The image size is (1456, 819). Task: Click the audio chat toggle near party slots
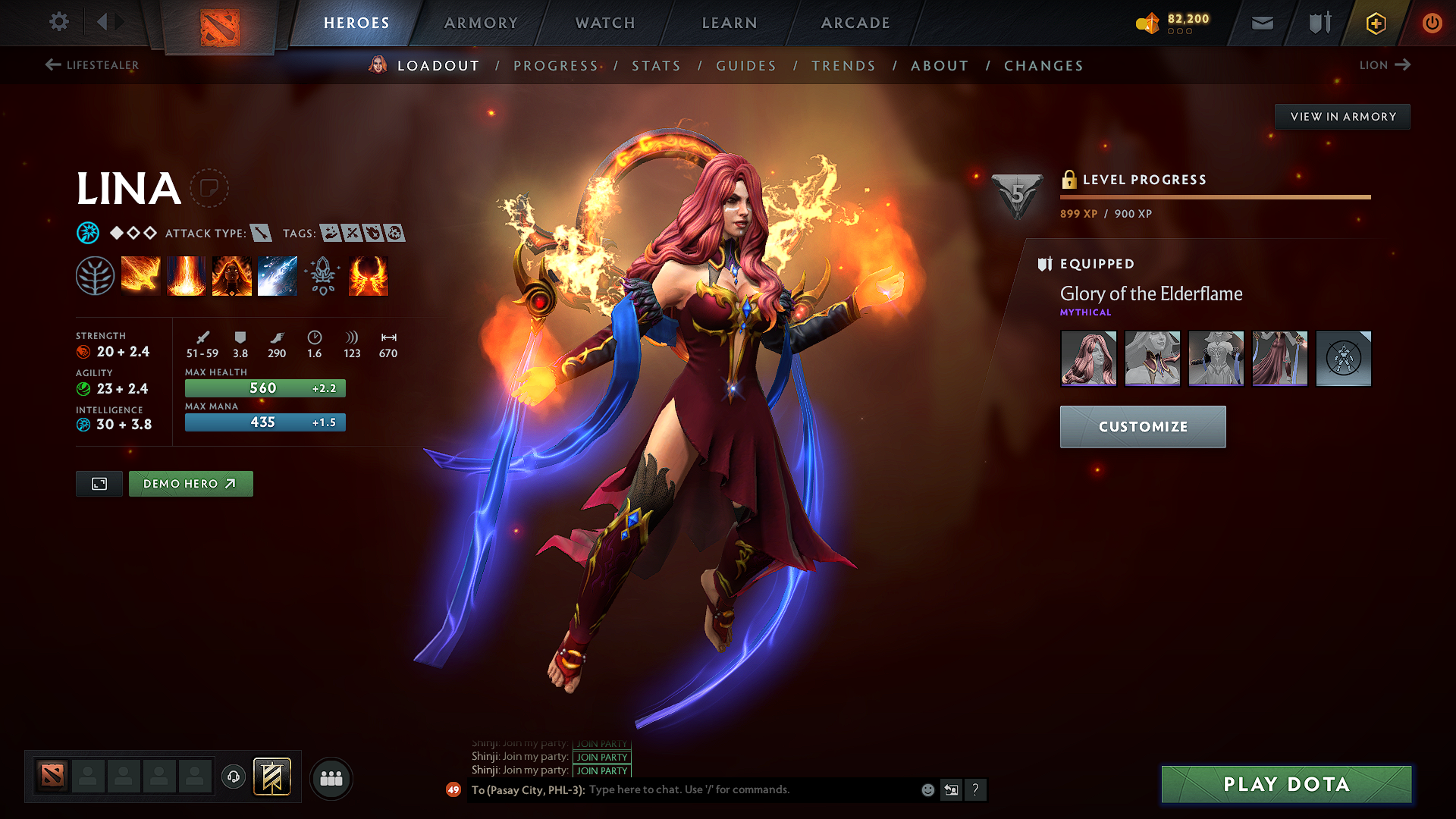233,778
